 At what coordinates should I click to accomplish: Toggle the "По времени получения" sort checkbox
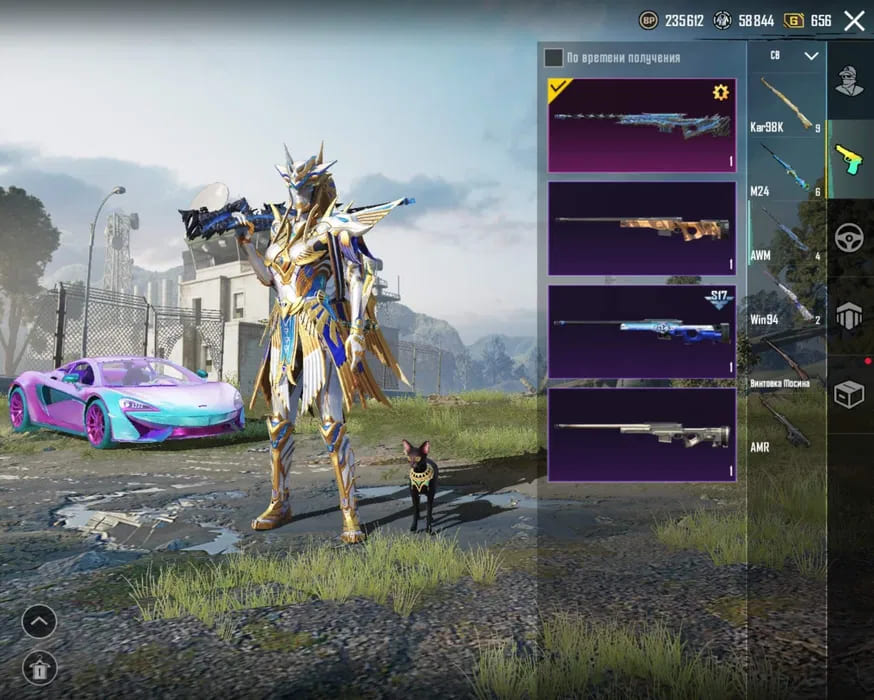tap(553, 58)
